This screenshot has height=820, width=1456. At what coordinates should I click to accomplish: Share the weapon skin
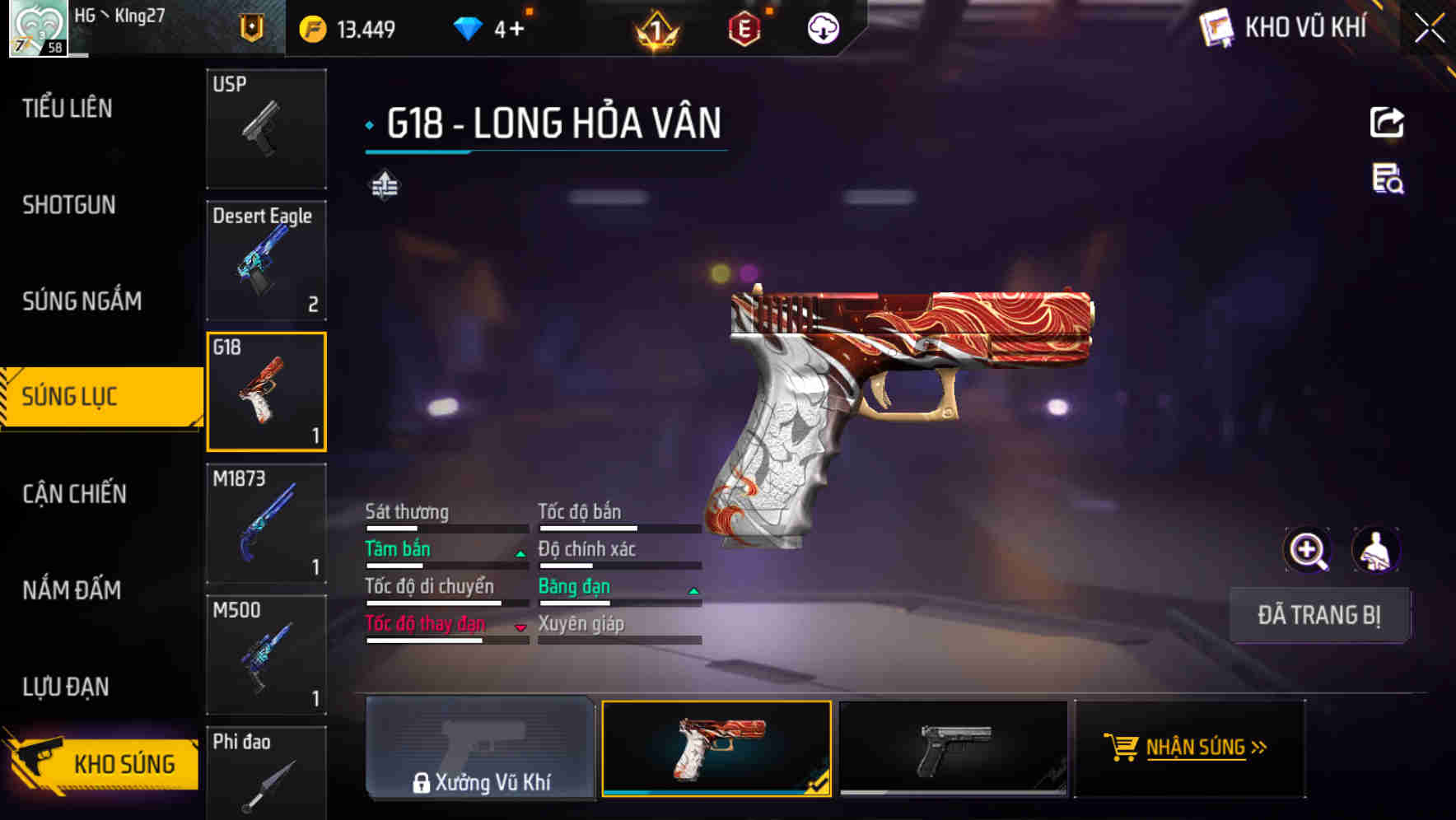[x=1387, y=123]
